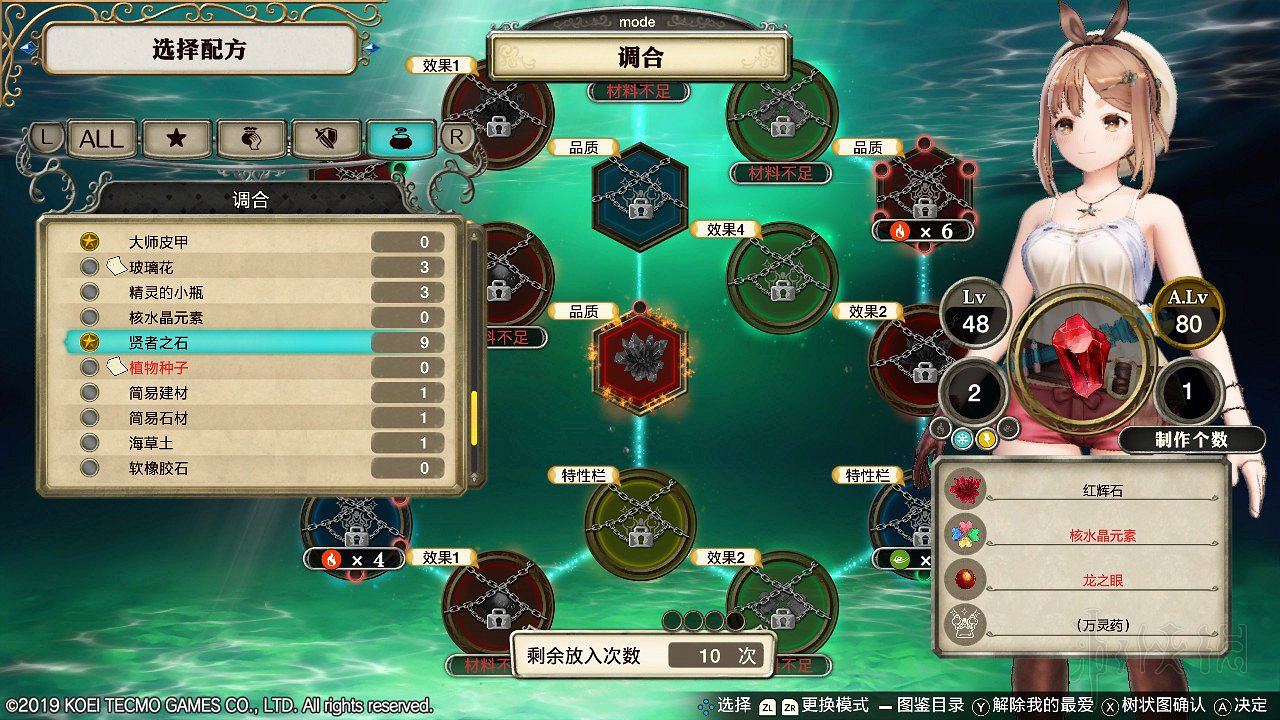Select the hand-shaped usable items filter icon
Viewport: 1280px width, 720px height.
pyautogui.click(x=251, y=139)
